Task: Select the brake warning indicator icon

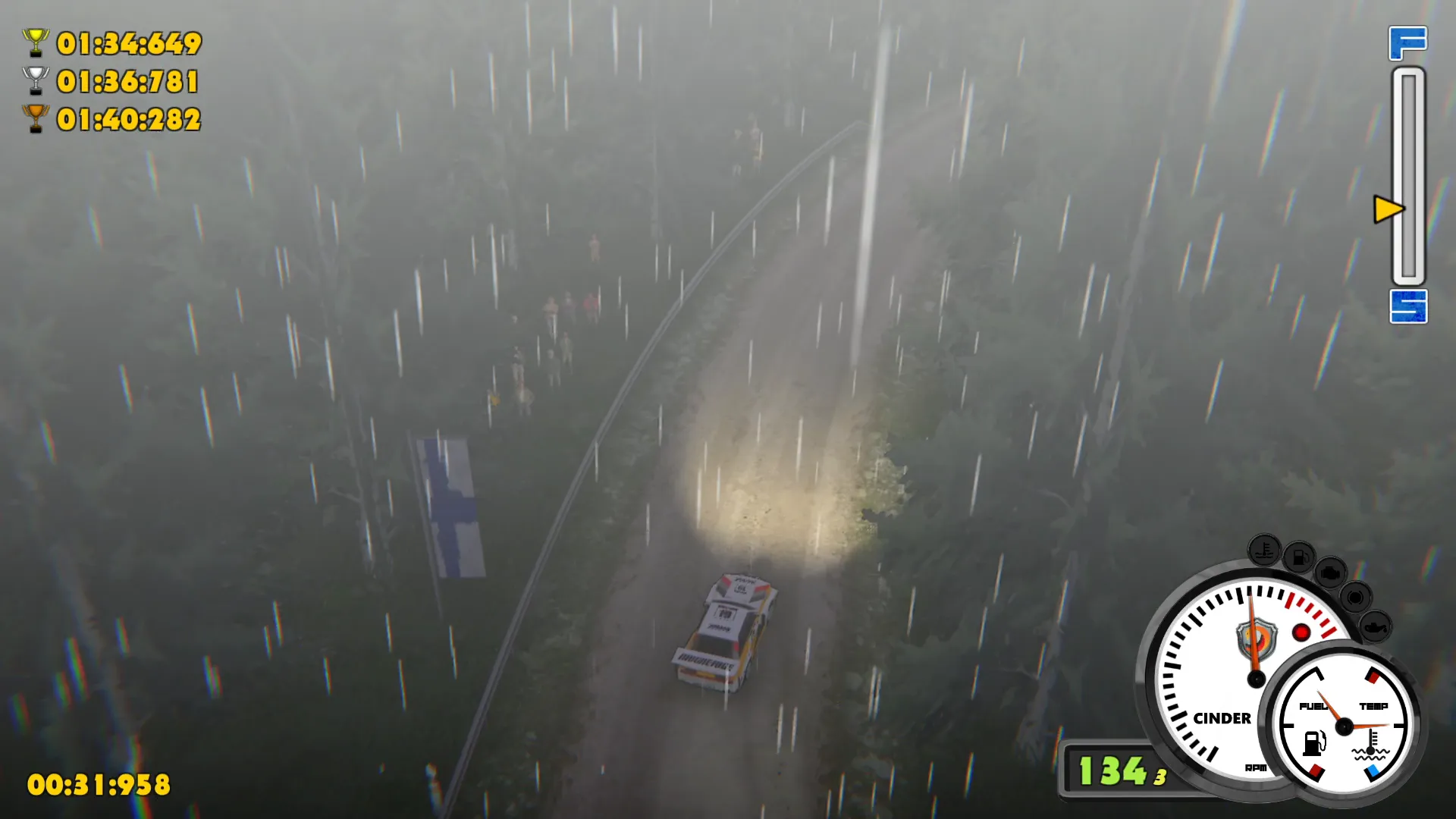Action: [1355, 598]
